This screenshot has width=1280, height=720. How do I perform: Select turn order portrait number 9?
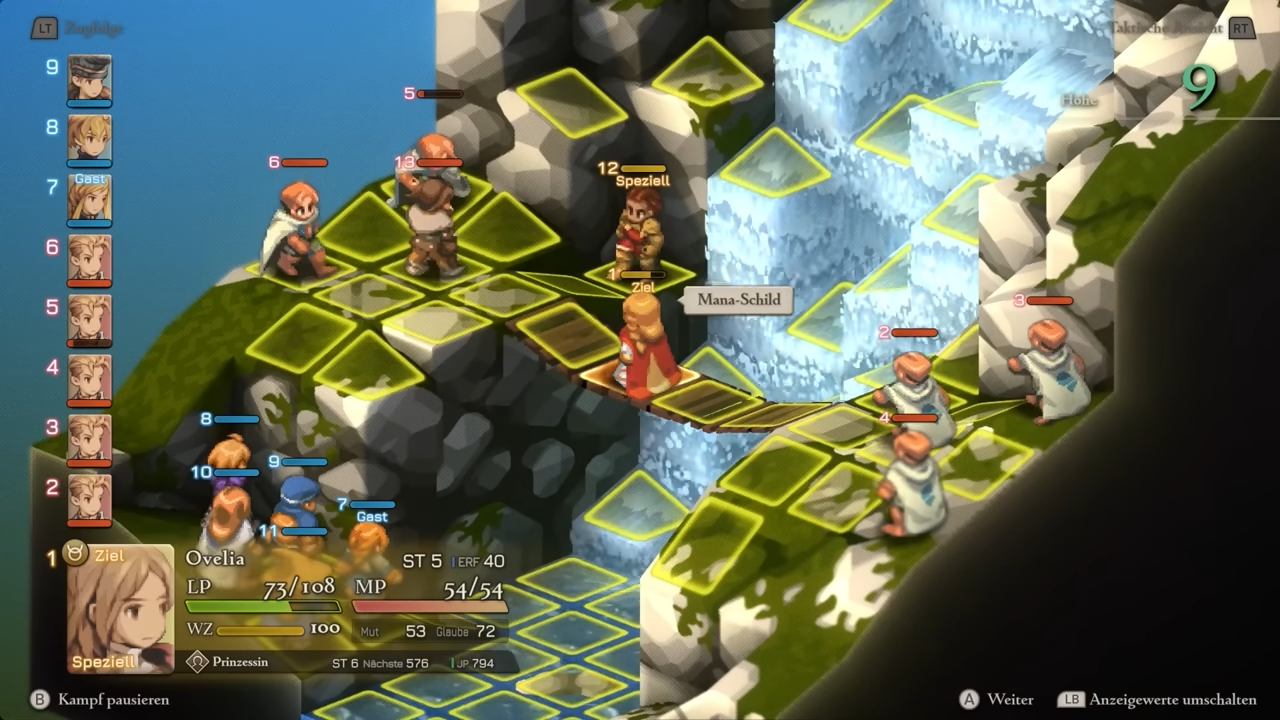pyautogui.click(x=89, y=78)
